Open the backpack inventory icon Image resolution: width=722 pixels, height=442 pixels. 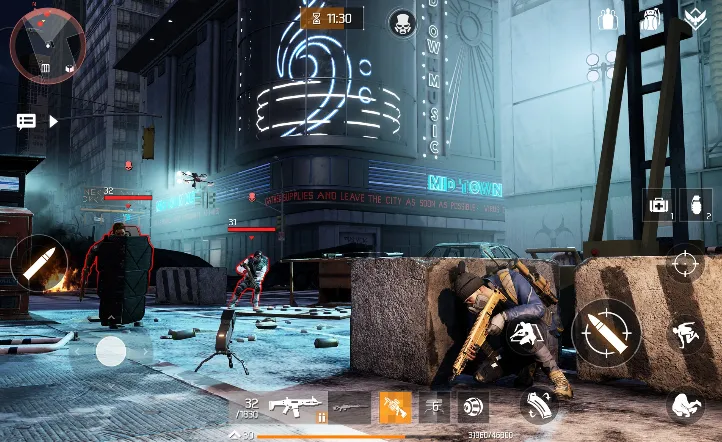tap(651, 19)
